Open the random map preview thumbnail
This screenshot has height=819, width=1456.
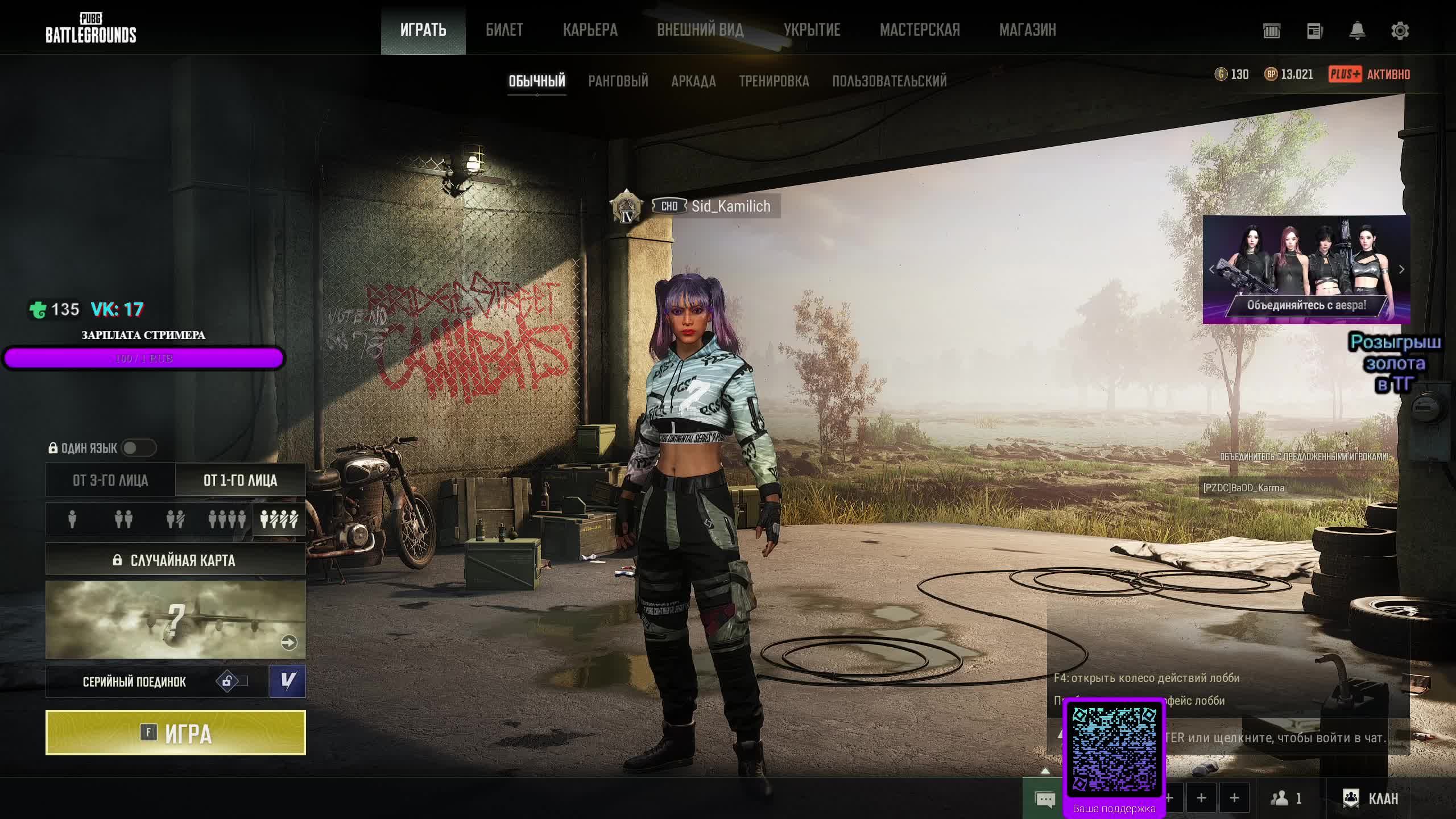pos(175,619)
